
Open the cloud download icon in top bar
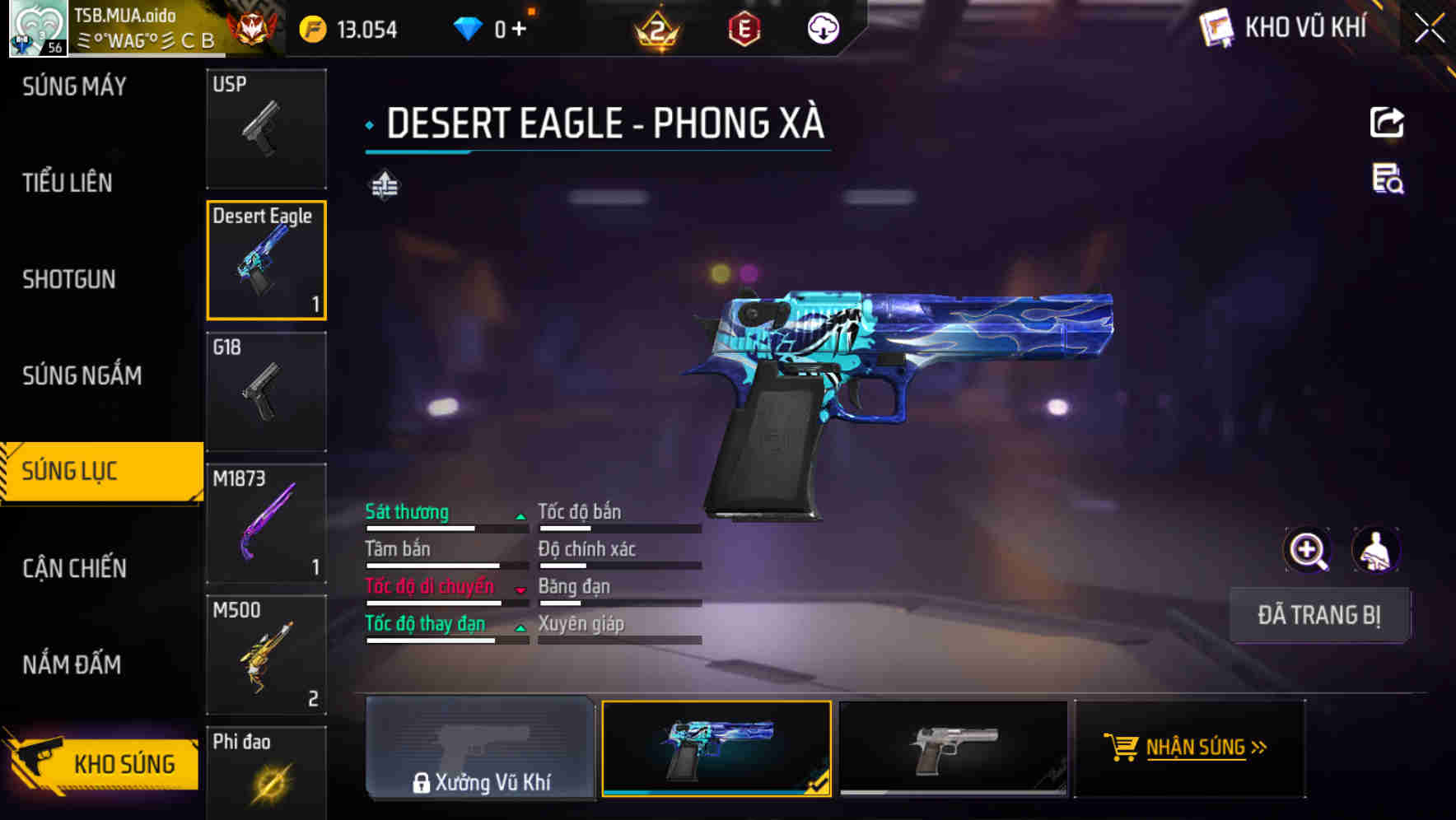(823, 30)
